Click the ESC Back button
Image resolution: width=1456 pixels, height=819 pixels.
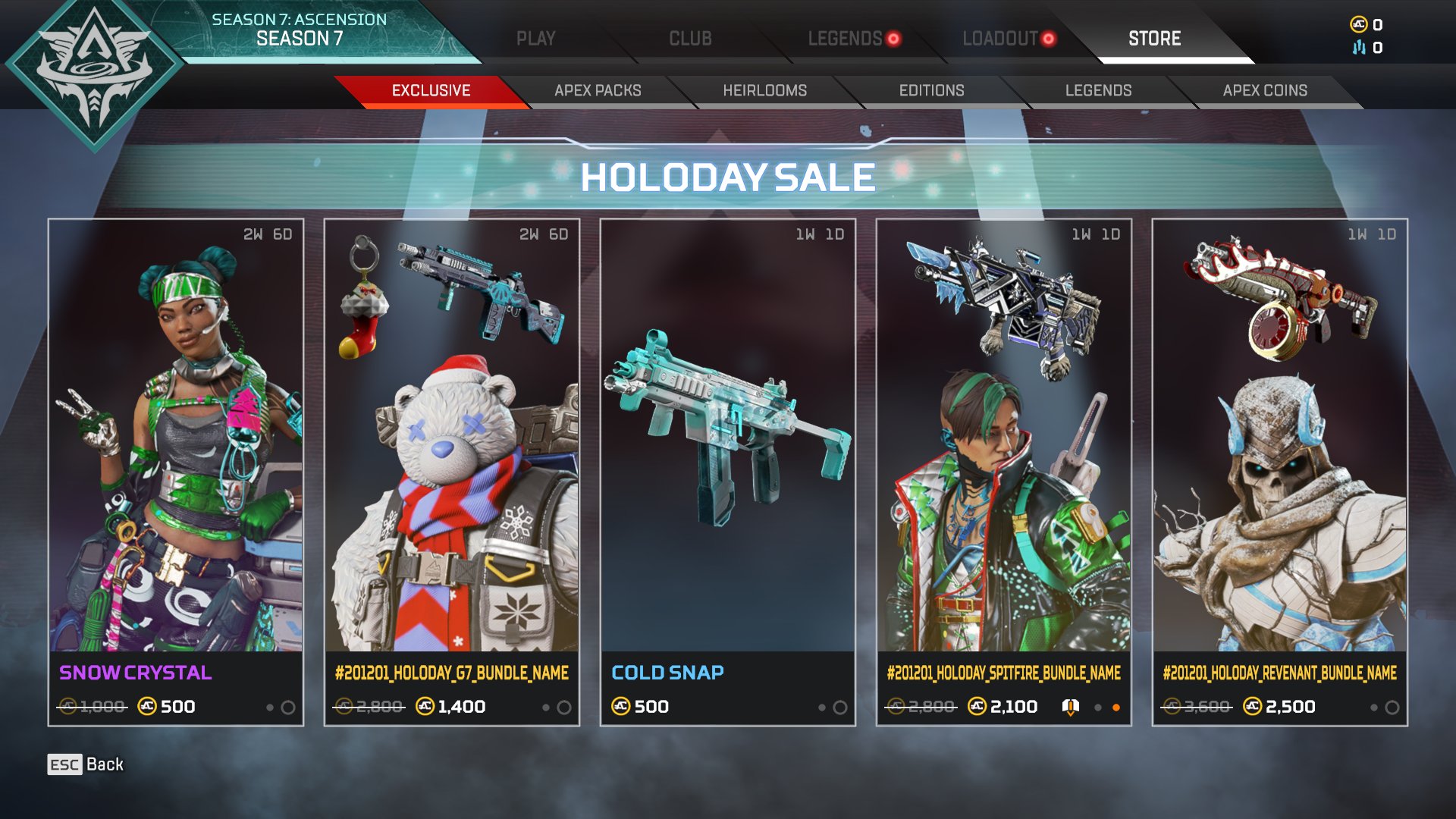83,764
